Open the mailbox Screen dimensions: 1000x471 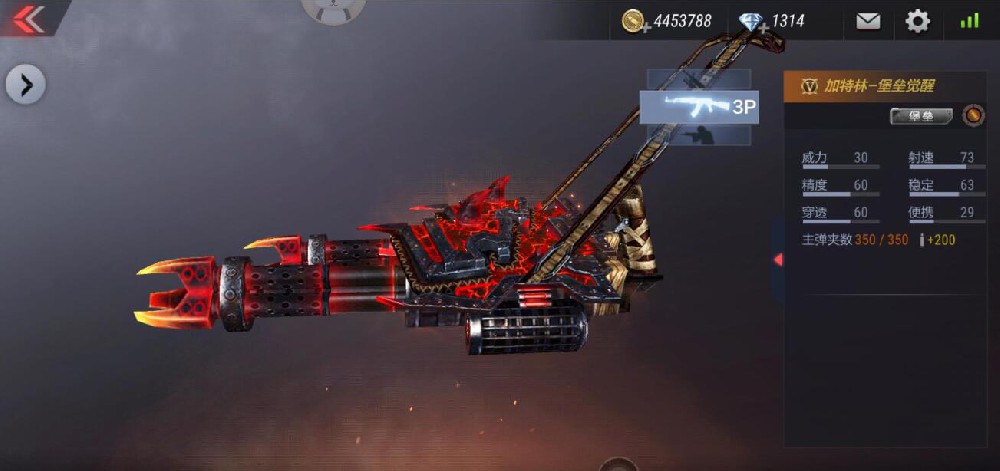coord(868,21)
